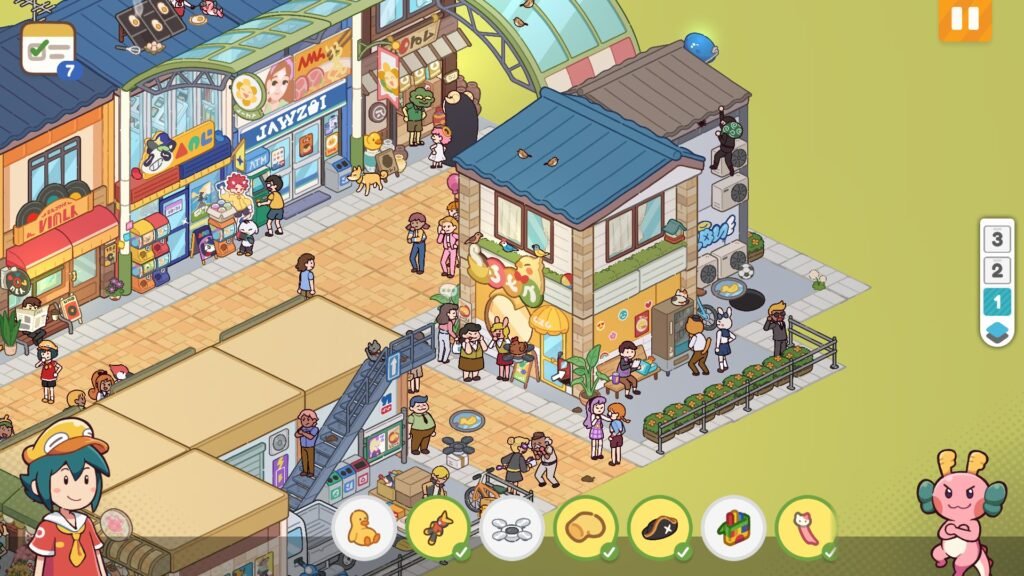
Task: Pick the pirate hat target item
Action: (x=660, y=528)
